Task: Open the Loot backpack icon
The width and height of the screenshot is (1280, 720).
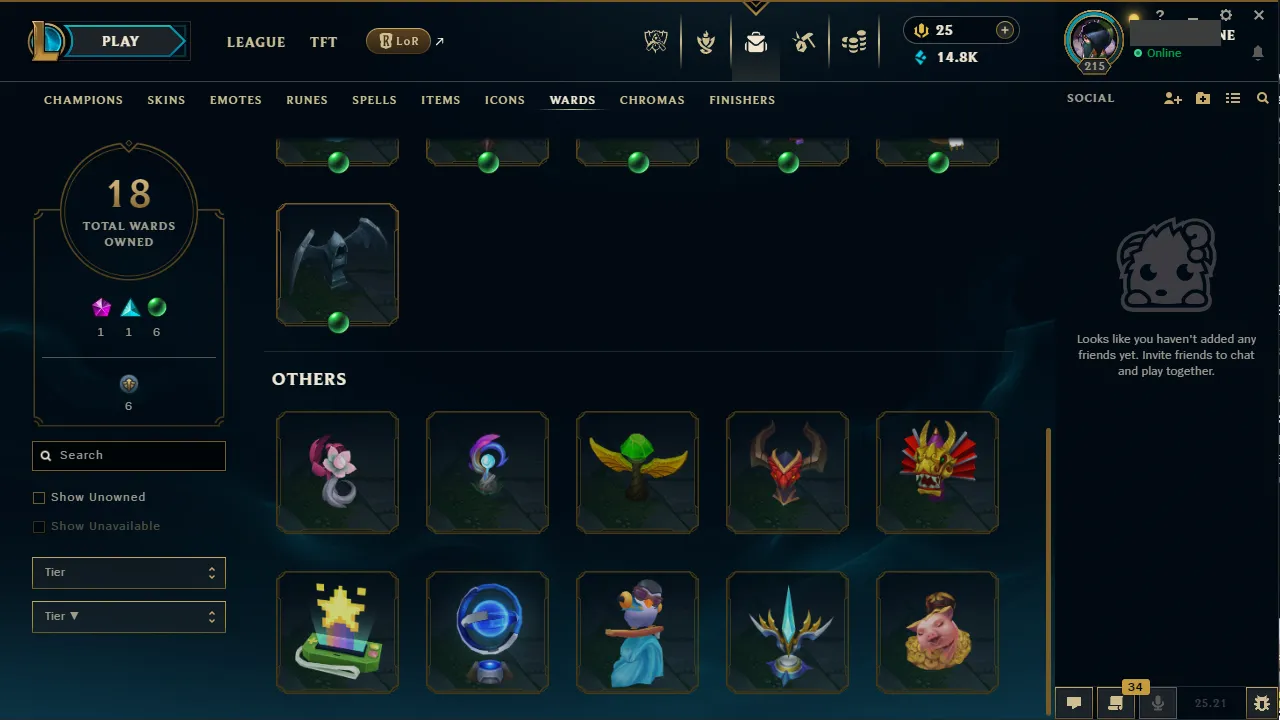Action: [756, 41]
